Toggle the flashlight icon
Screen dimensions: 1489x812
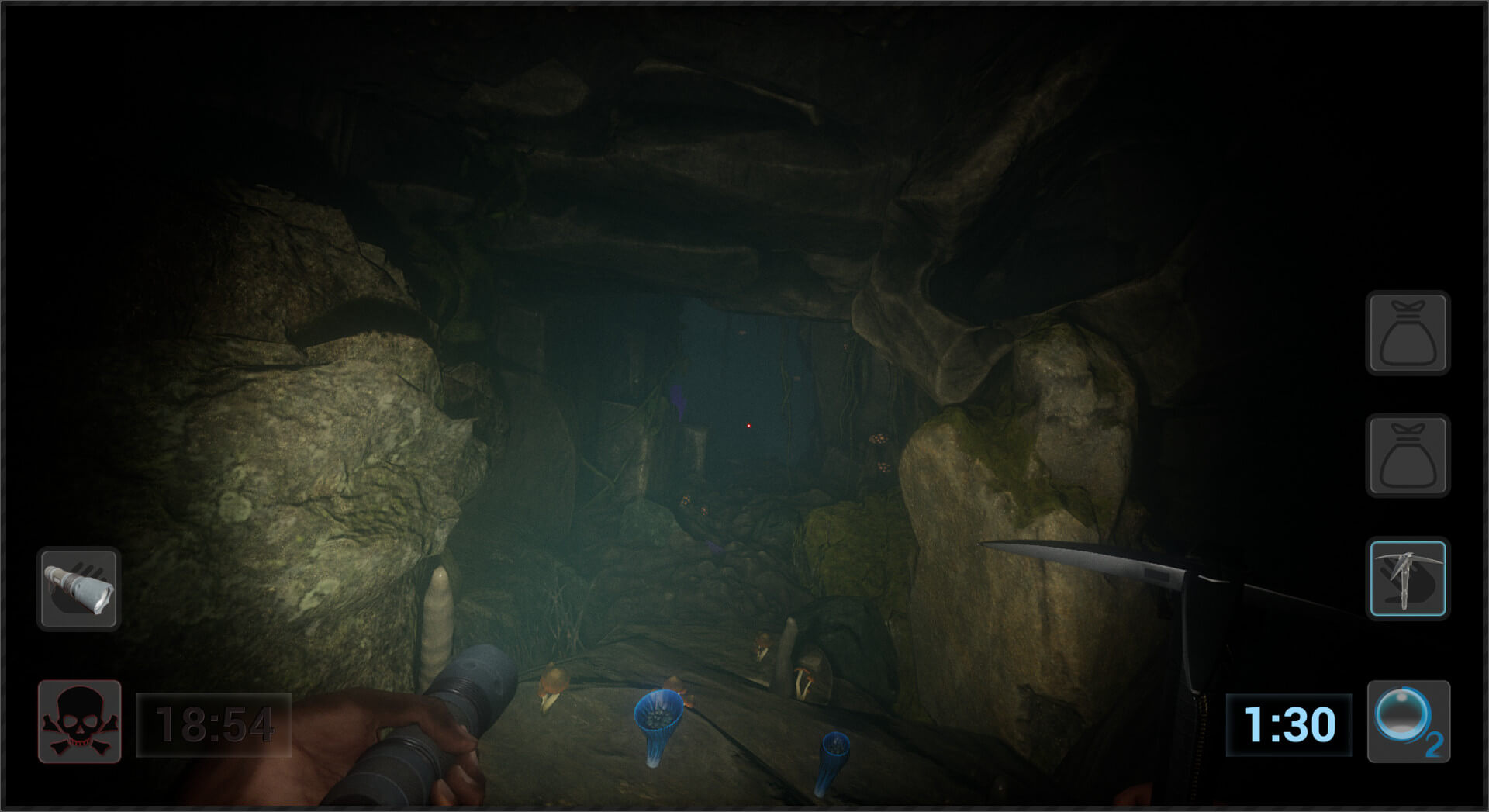tap(78, 589)
